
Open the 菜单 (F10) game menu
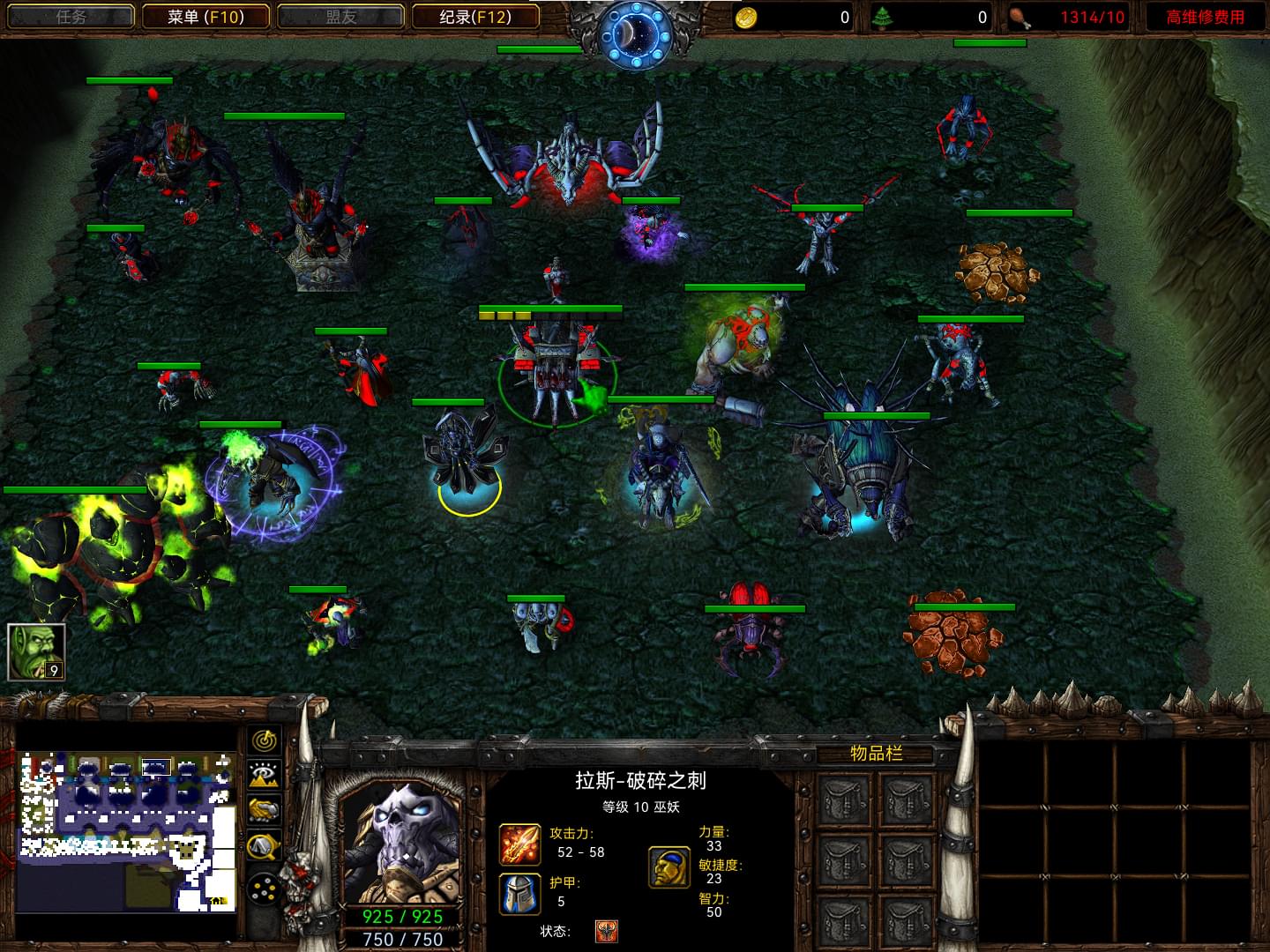tap(205, 17)
